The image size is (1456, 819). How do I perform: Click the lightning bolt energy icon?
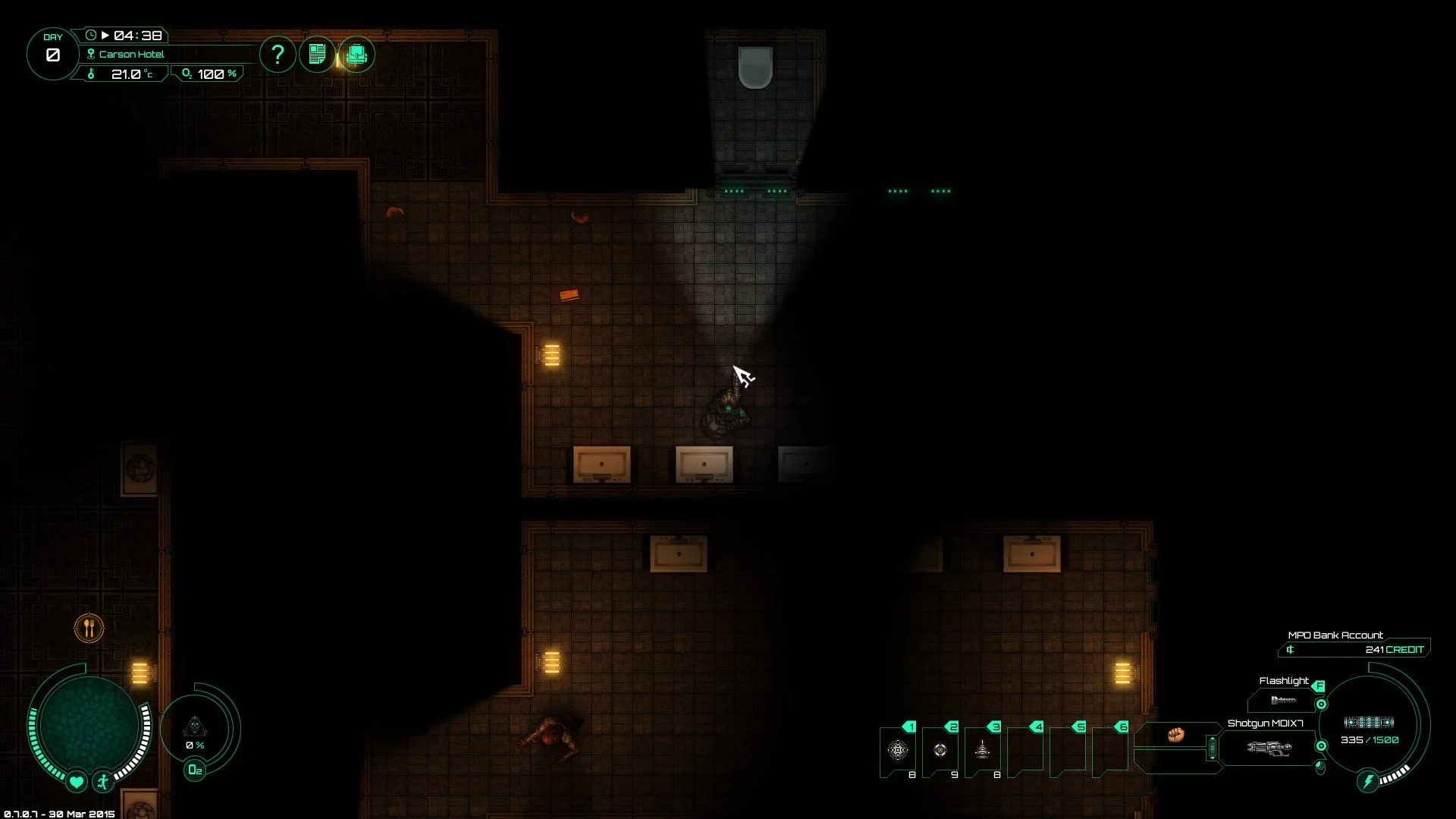click(x=1368, y=781)
